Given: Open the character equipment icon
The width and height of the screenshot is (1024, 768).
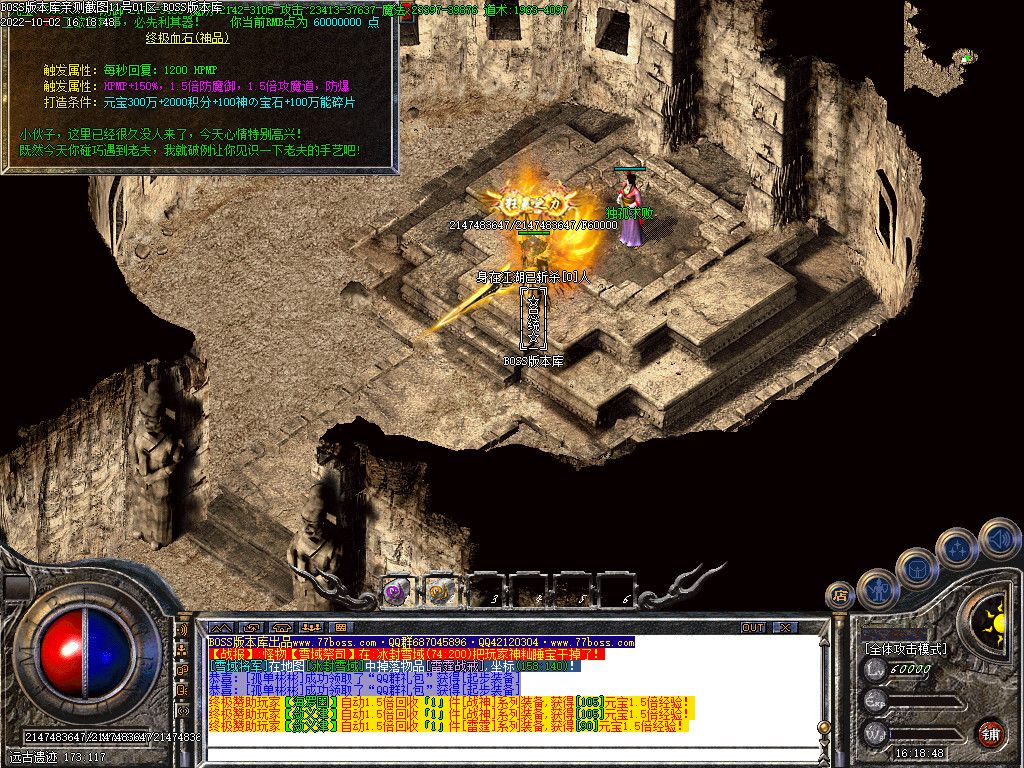Looking at the screenshot, I should click(x=877, y=588).
